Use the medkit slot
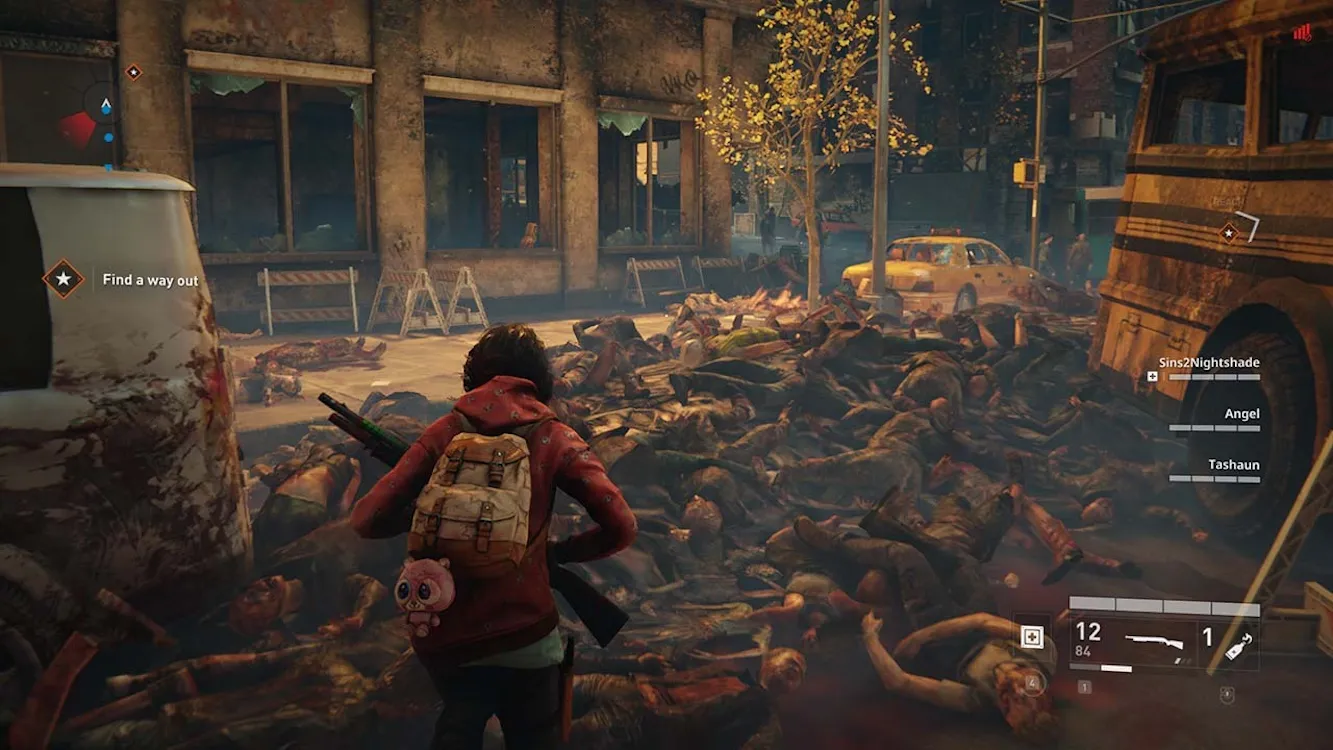This screenshot has height=750, width=1333. [1032, 637]
